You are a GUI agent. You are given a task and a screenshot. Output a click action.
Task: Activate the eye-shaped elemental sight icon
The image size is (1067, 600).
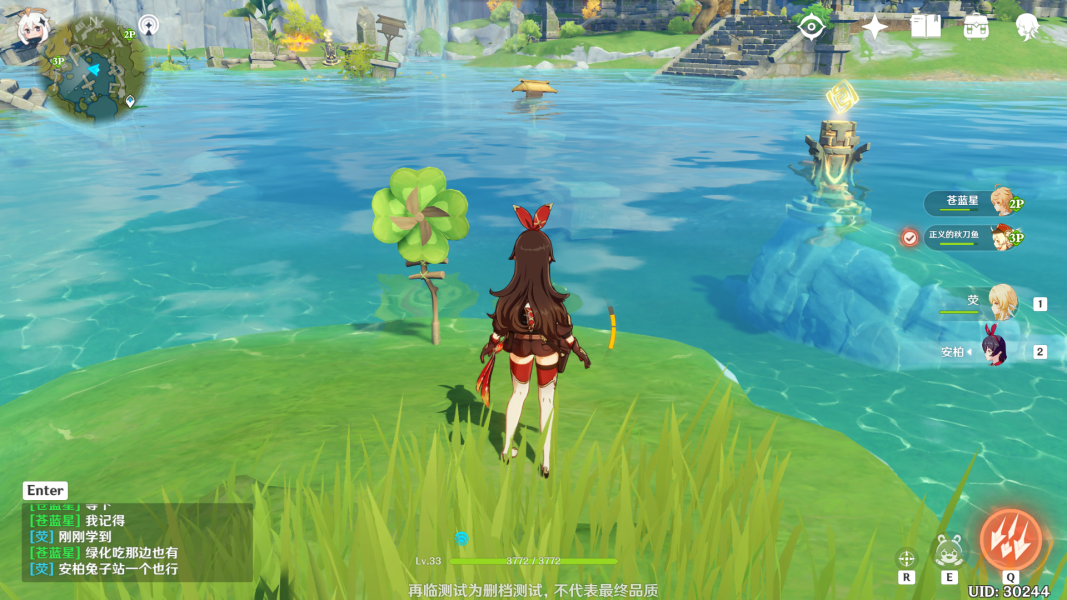pyautogui.click(x=812, y=27)
